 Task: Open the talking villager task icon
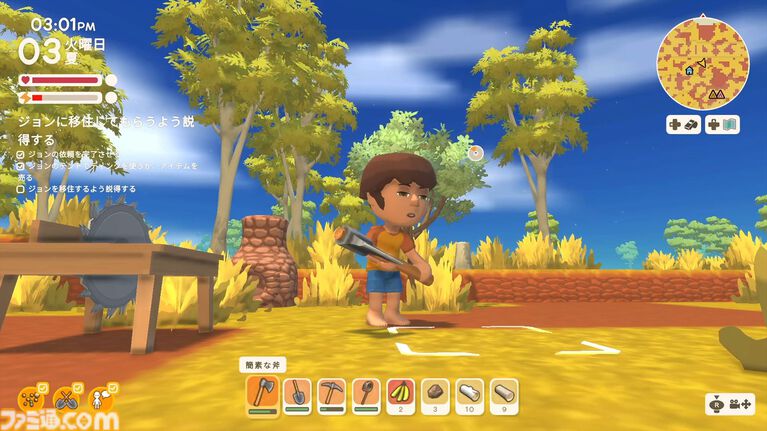point(102,399)
